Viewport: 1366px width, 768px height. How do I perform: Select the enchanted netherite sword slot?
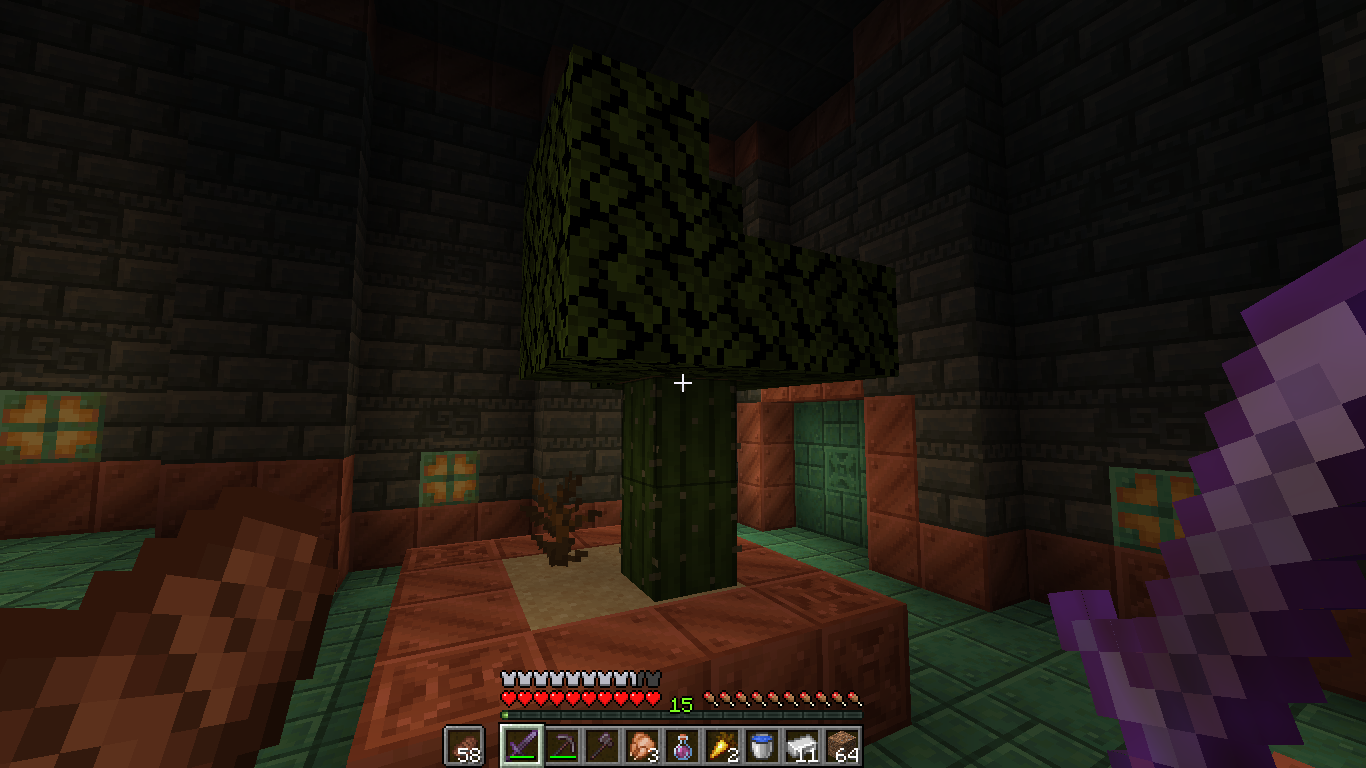click(x=521, y=746)
